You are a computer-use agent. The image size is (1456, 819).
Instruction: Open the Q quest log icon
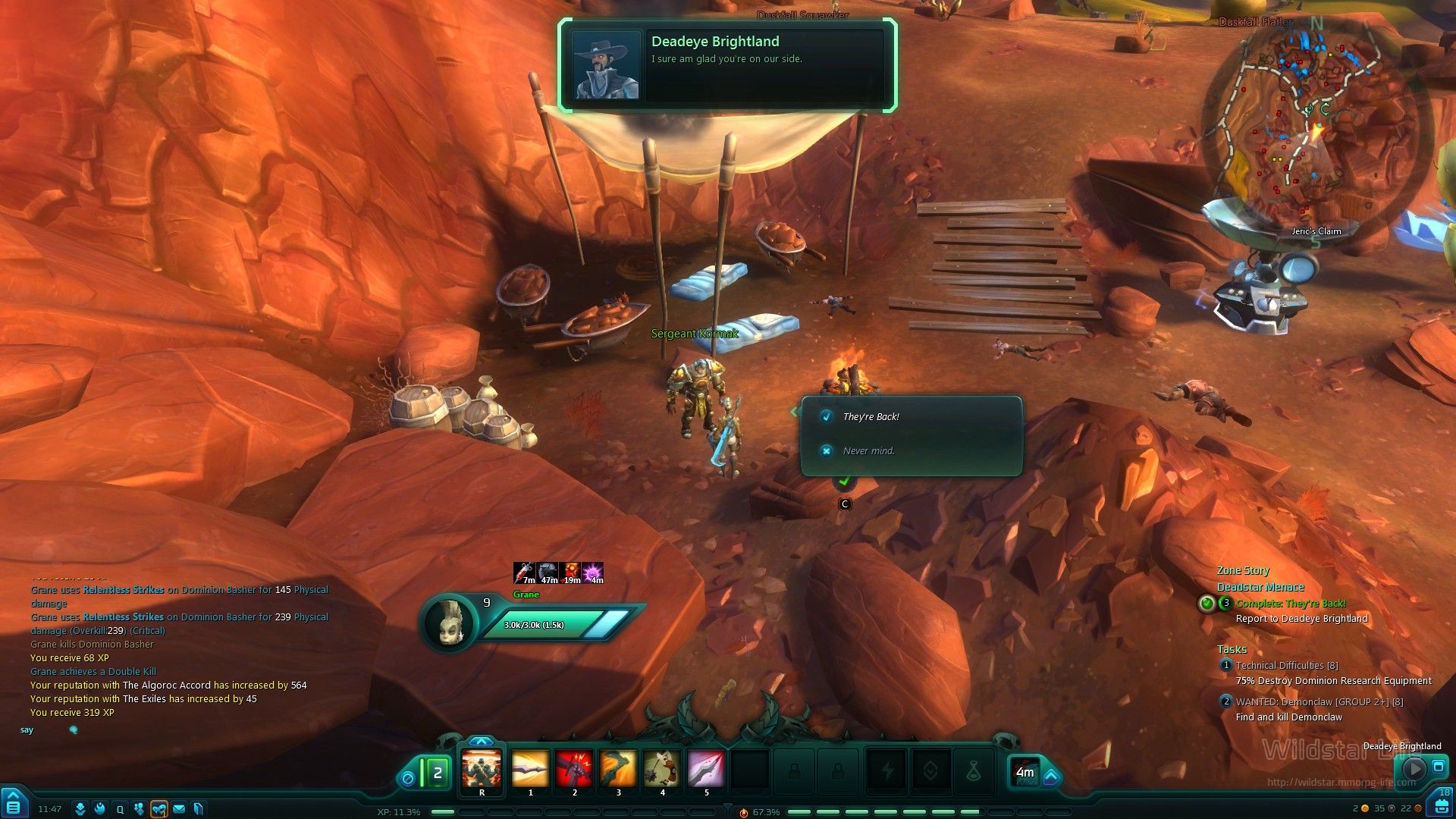(120, 809)
